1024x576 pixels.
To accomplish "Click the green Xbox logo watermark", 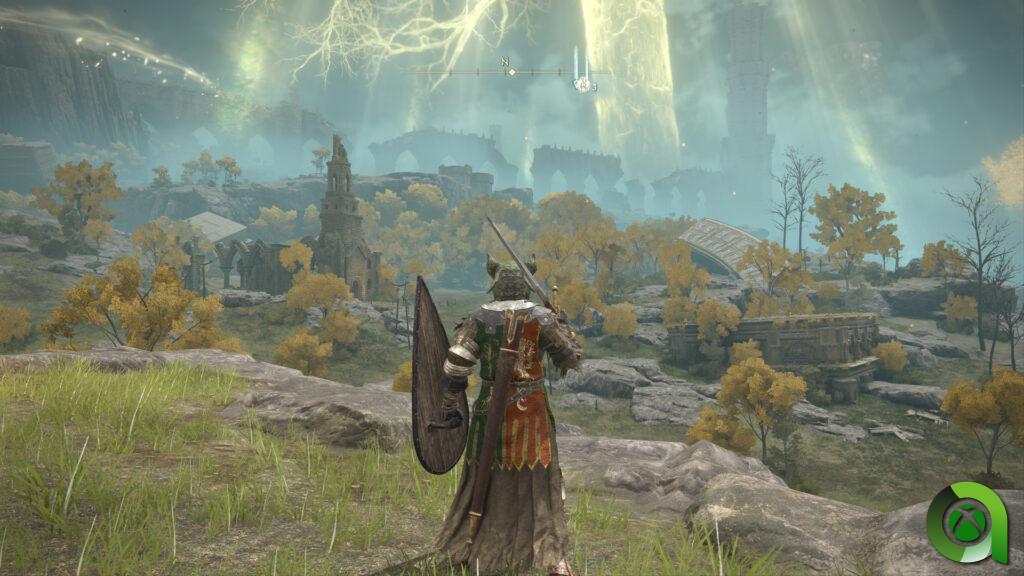I will [x=964, y=523].
